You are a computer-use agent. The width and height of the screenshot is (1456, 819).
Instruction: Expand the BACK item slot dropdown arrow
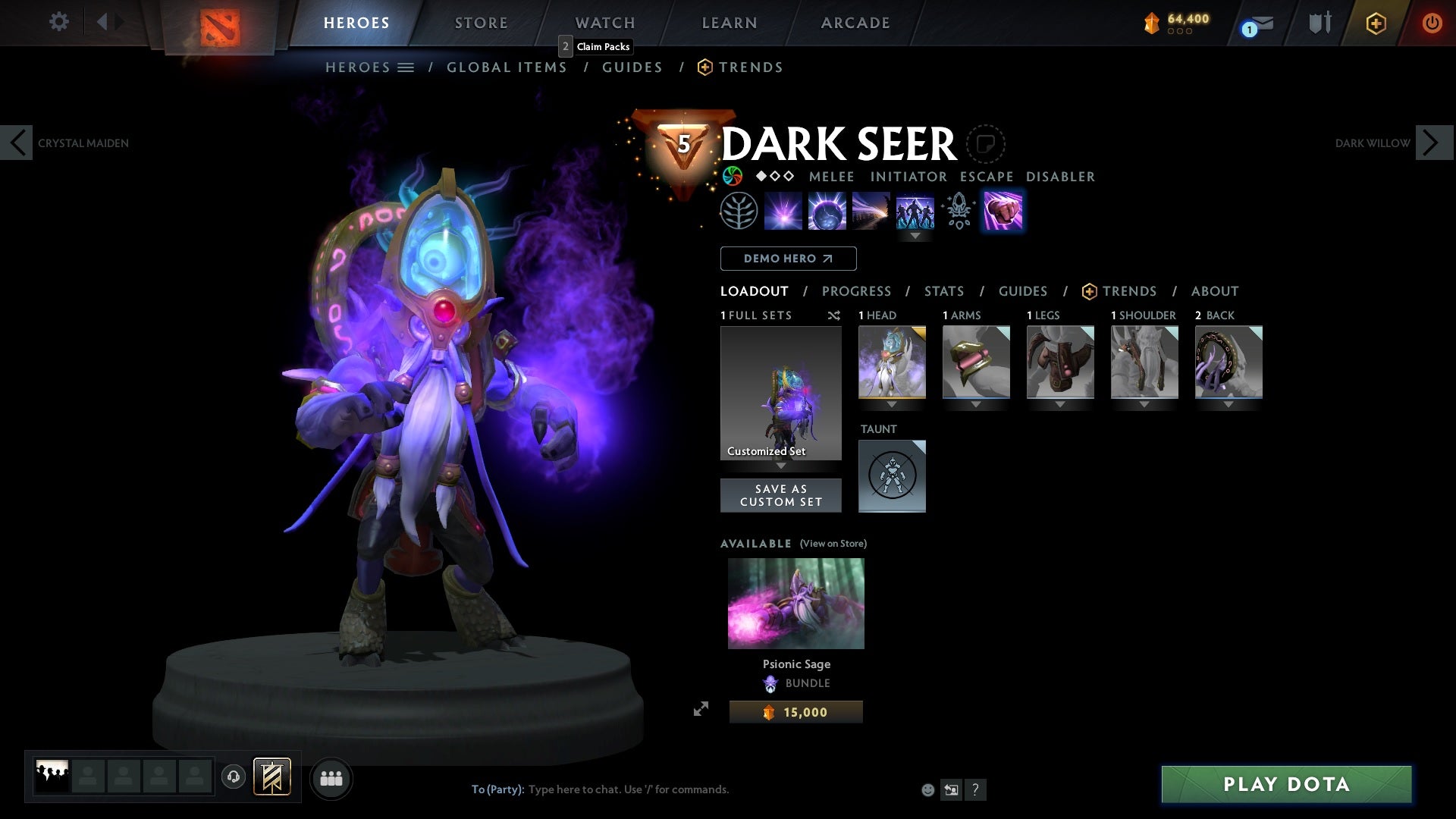coord(1228,404)
